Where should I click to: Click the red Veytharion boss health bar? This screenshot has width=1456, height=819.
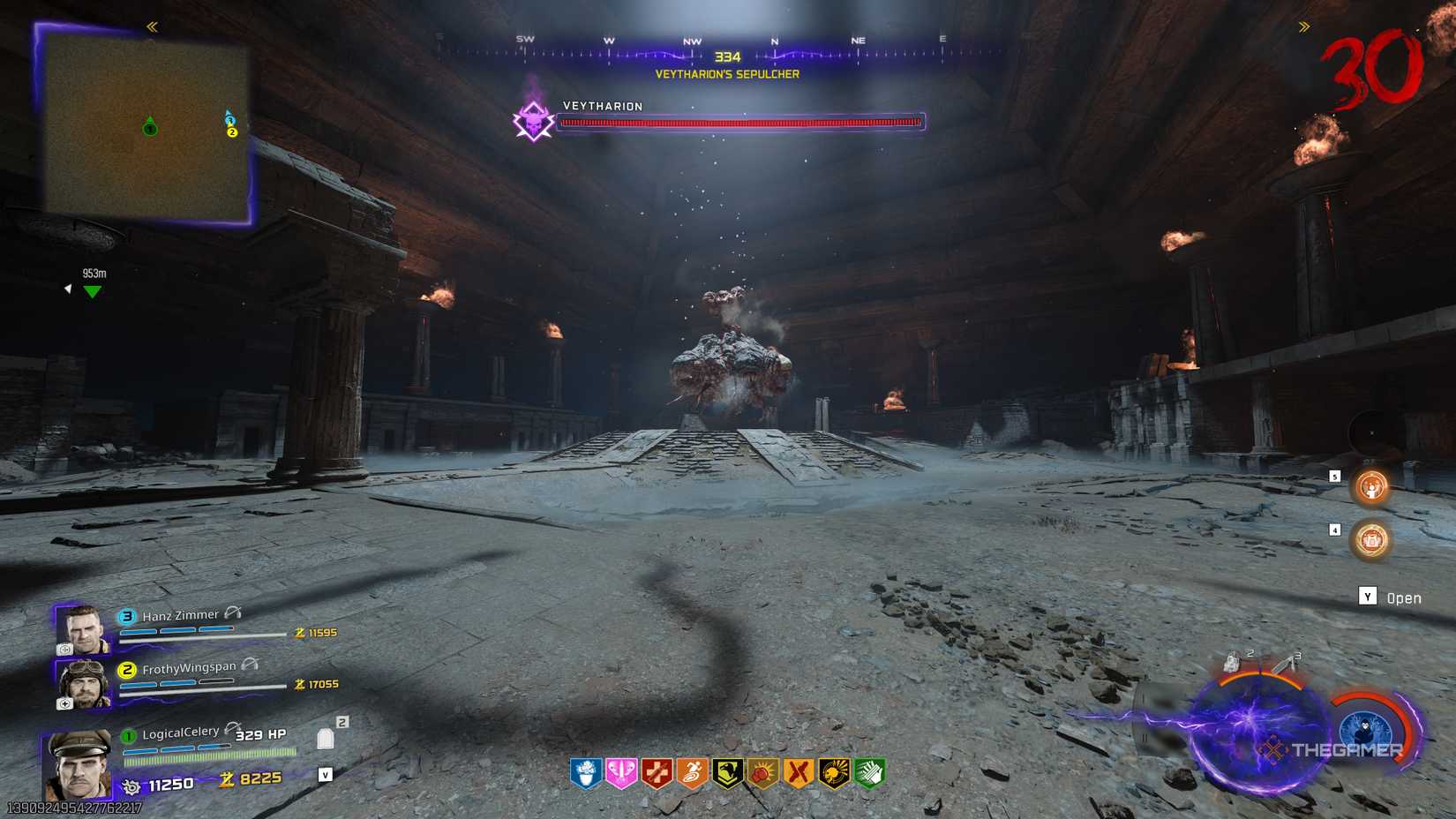(741, 124)
